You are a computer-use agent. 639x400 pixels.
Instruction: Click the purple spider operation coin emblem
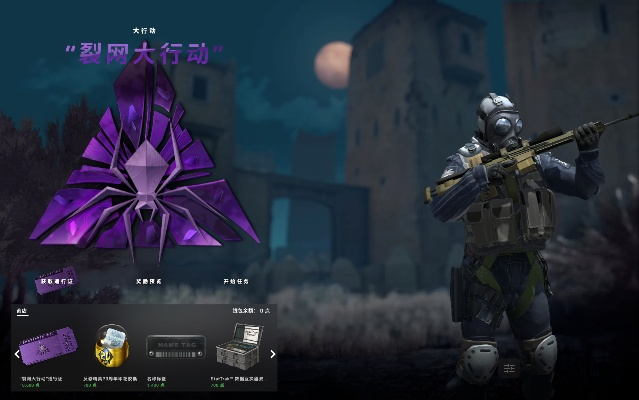pos(145,170)
